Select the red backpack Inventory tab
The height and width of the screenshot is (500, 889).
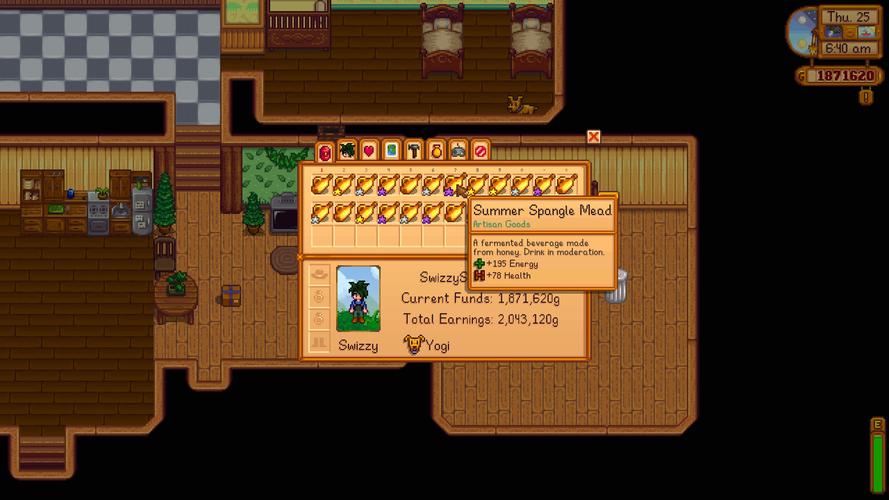click(x=324, y=152)
